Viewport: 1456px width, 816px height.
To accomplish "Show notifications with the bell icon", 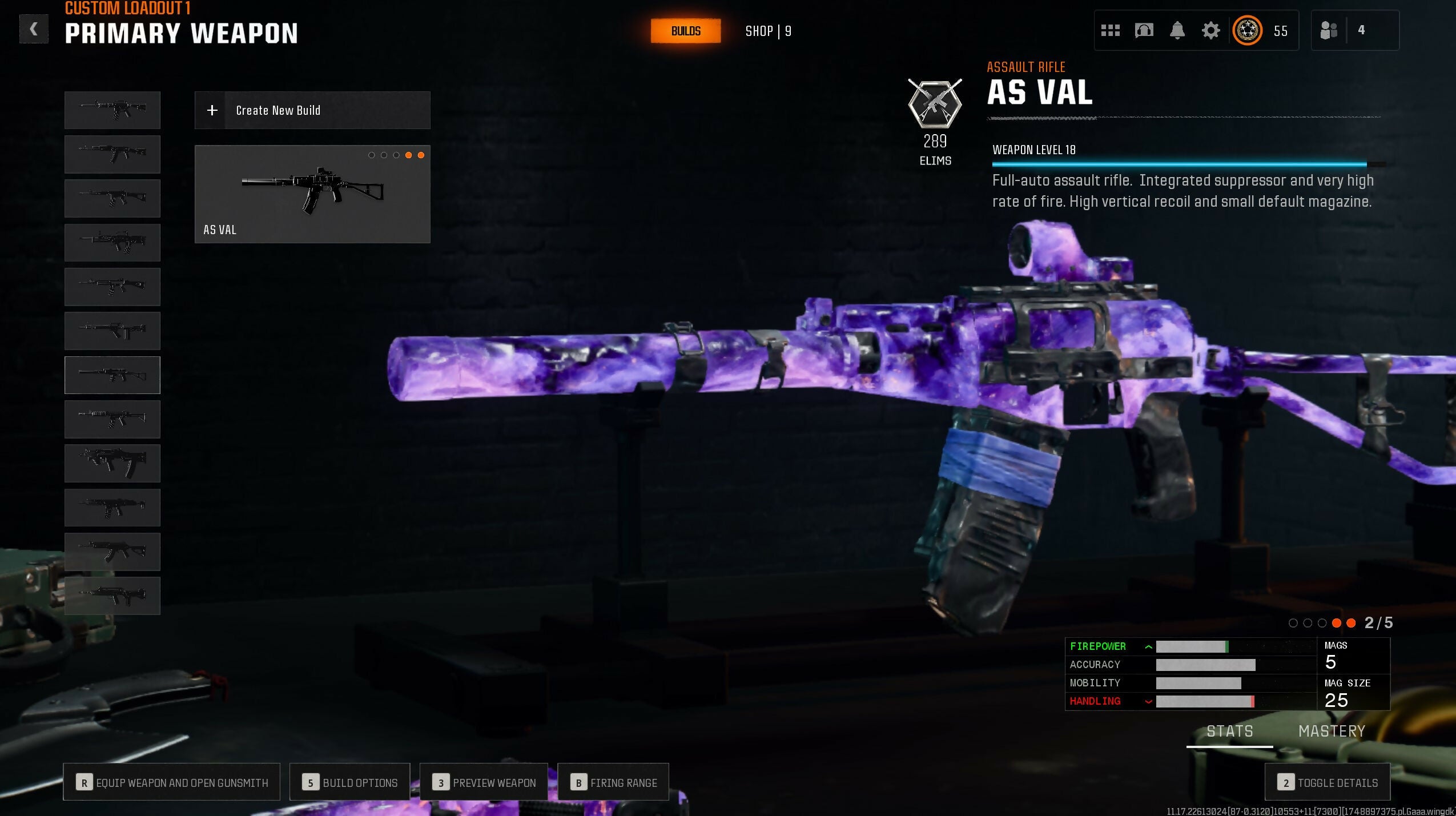I will [1177, 30].
